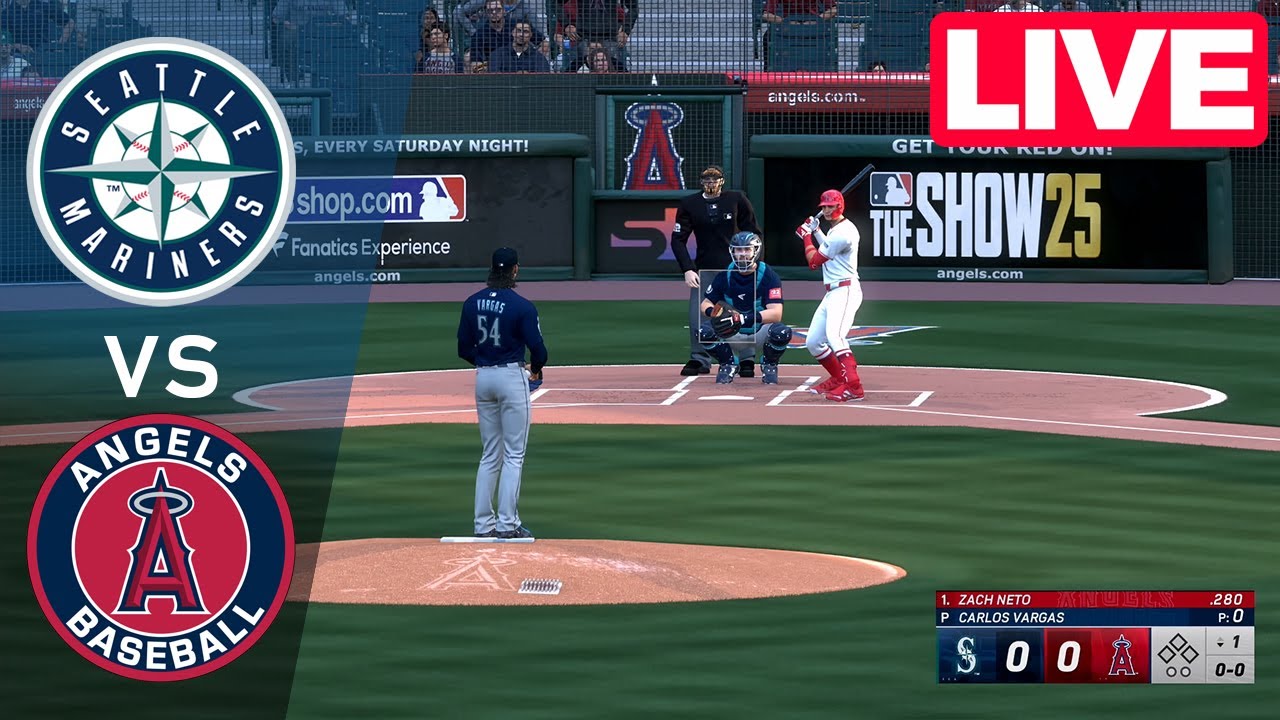This screenshot has width=1280, height=720.
Task: Expand the inning indicator showing 1
Action: [x=1229, y=641]
